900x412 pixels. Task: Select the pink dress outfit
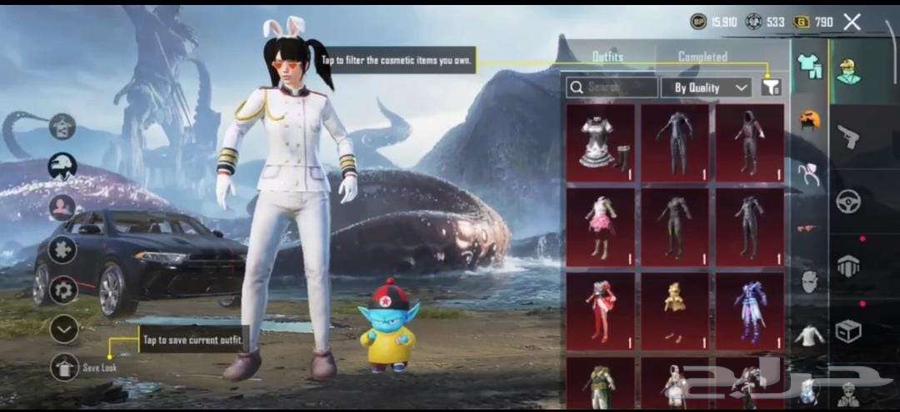[x=600, y=226]
